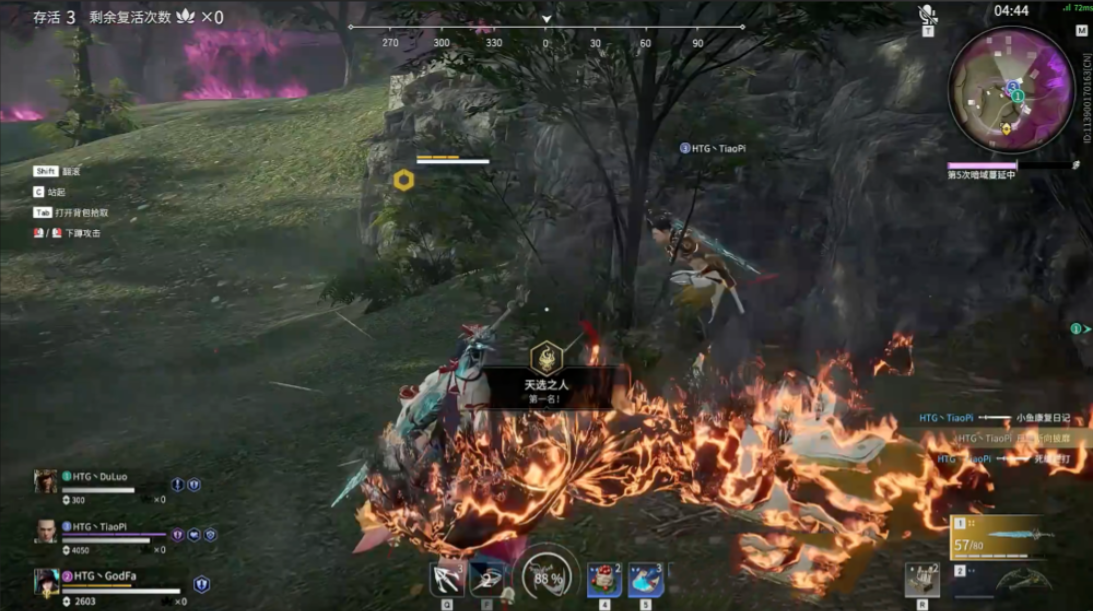This screenshot has height=611, width=1093.
Task: Select the grappling hook skill icon
Action: (x=445, y=579)
